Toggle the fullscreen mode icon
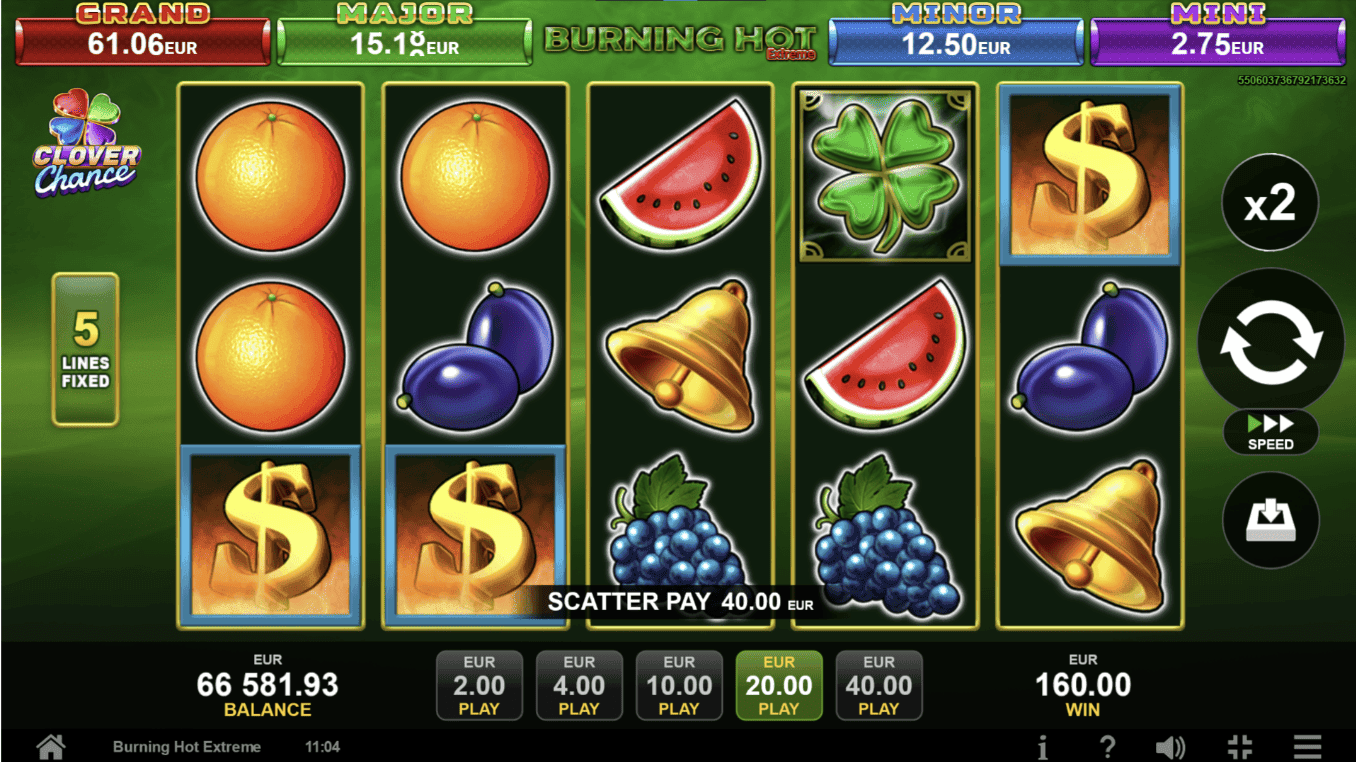The image size is (1356, 762). pos(1239,746)
